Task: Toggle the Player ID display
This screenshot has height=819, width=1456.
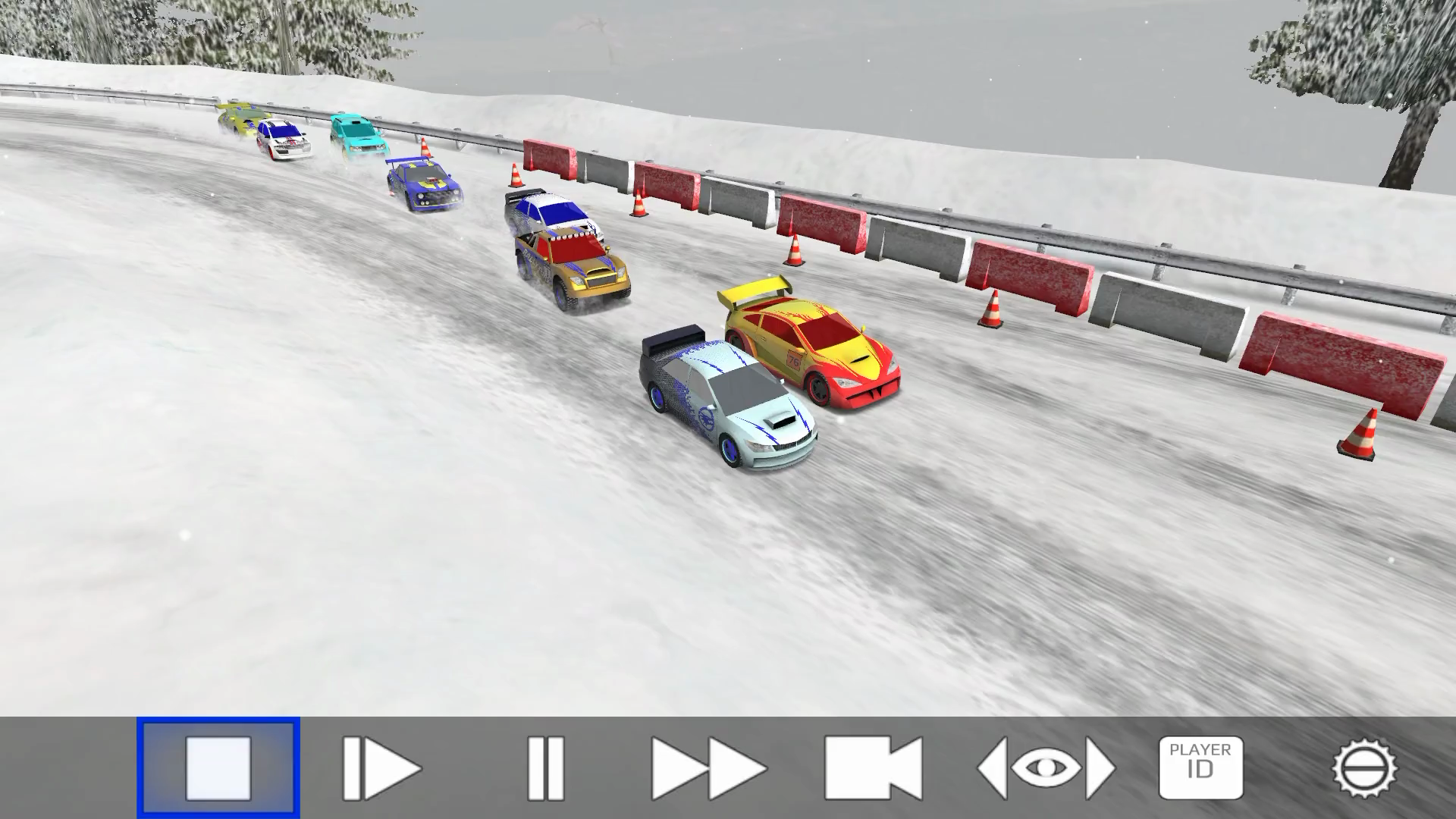Action: click(1202, 766)
